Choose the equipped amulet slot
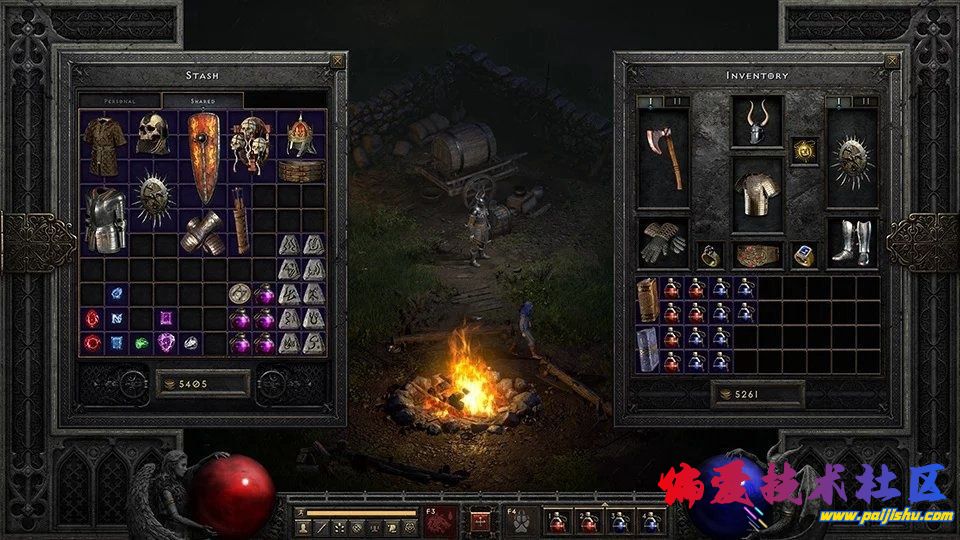The width and height of the screenshot is (960, 540). tap(806, 150)
